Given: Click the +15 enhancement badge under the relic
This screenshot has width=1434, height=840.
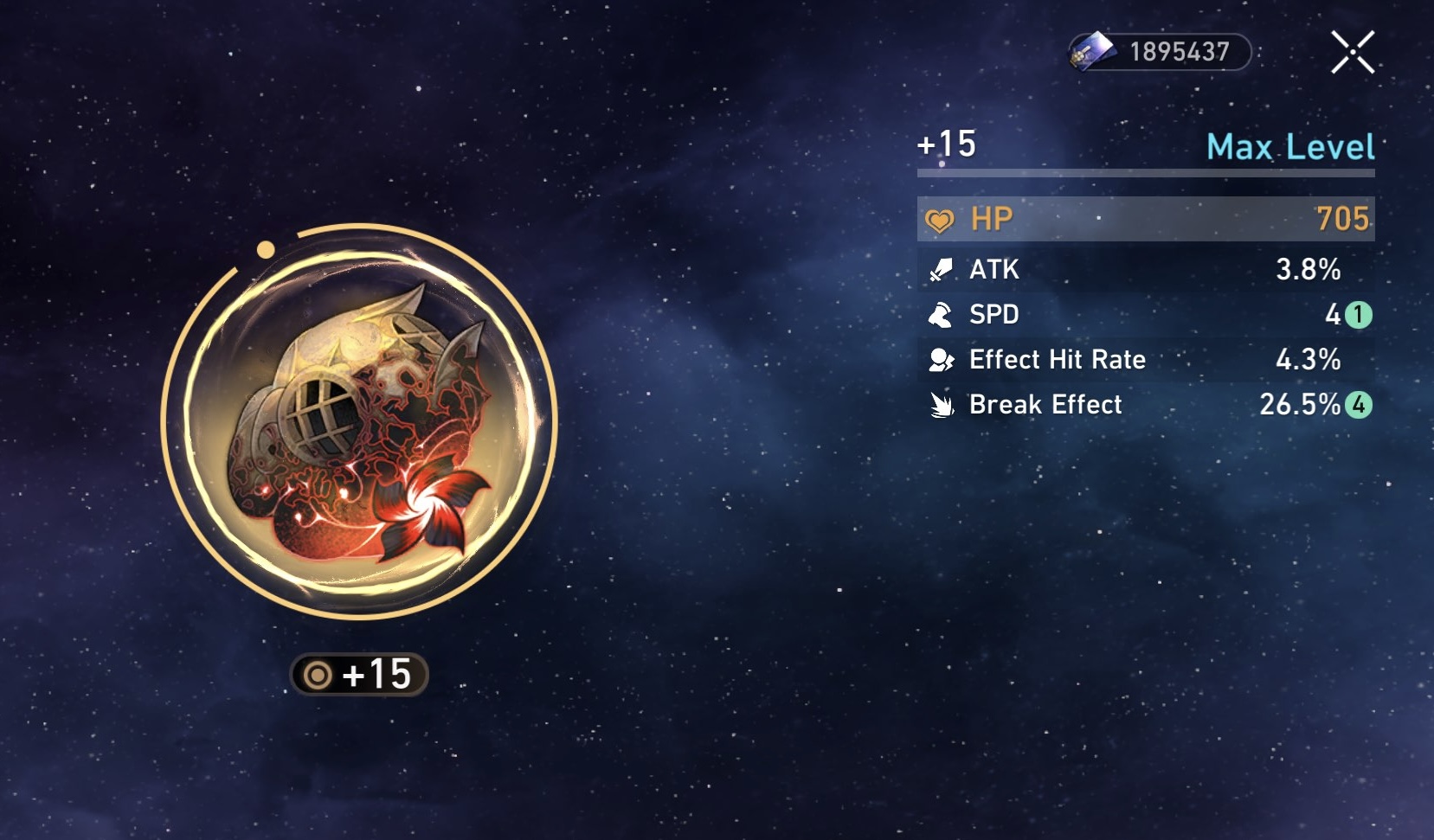Looking at the screenshot, I should 359,676.
